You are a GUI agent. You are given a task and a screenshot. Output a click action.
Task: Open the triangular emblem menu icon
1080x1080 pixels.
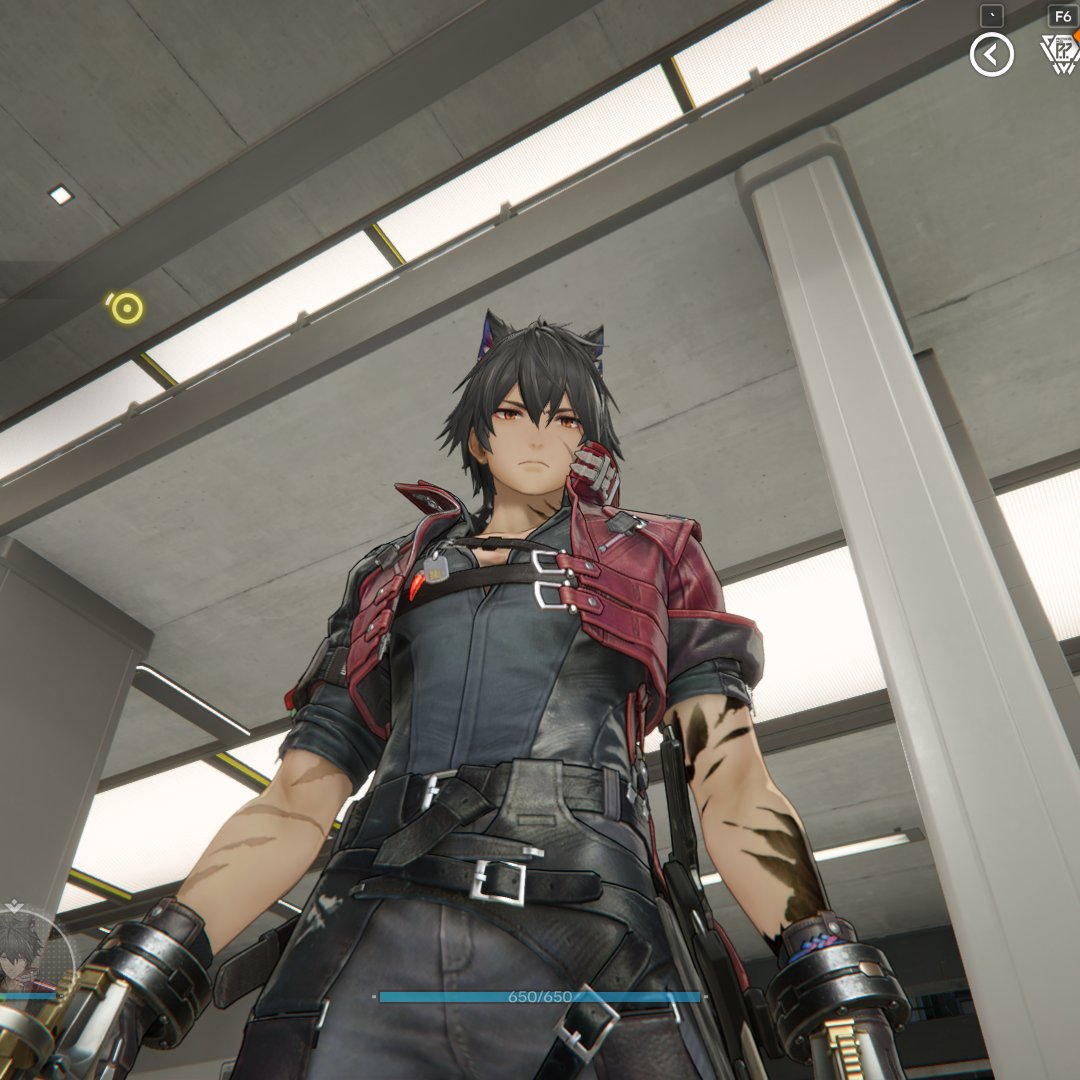[x=1059, y=54]
